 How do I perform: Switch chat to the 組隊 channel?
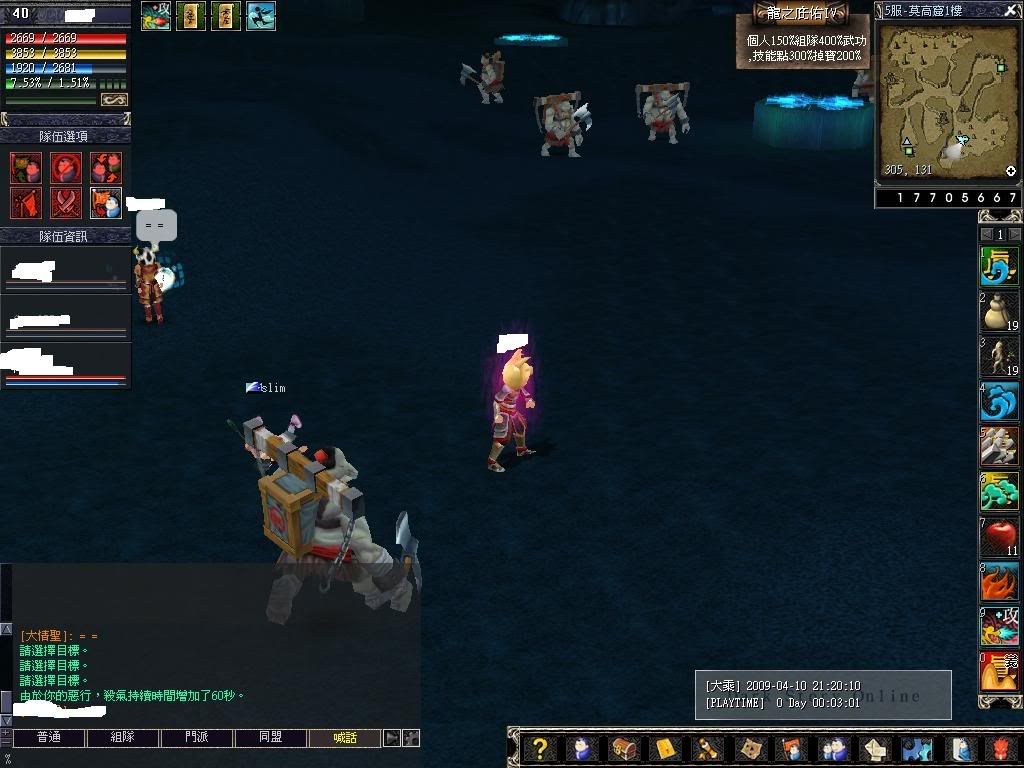tap(122, 738)
